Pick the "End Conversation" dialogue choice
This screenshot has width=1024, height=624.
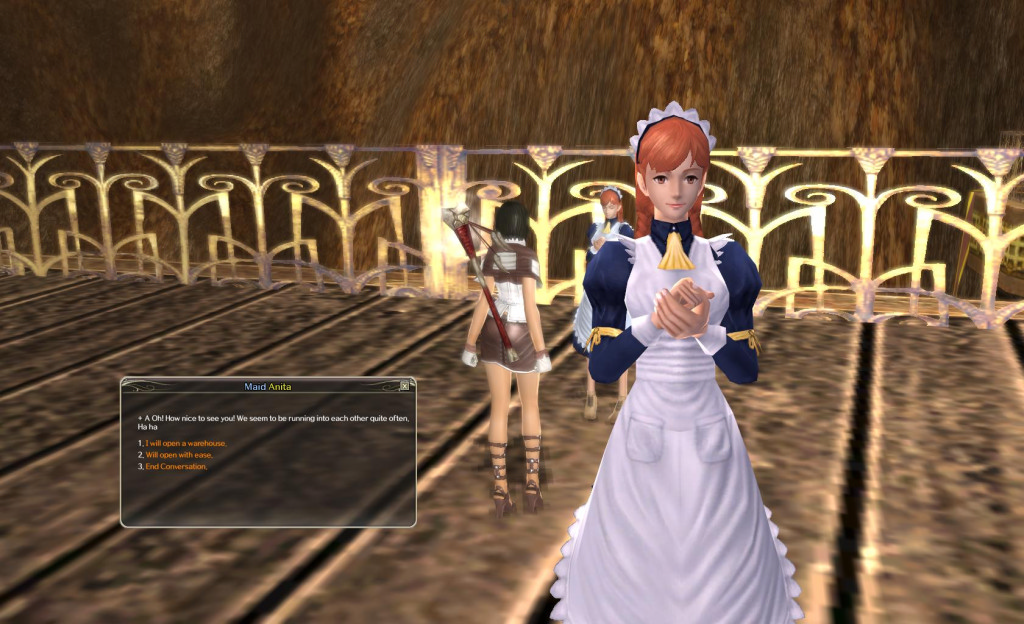click(176, 467)
